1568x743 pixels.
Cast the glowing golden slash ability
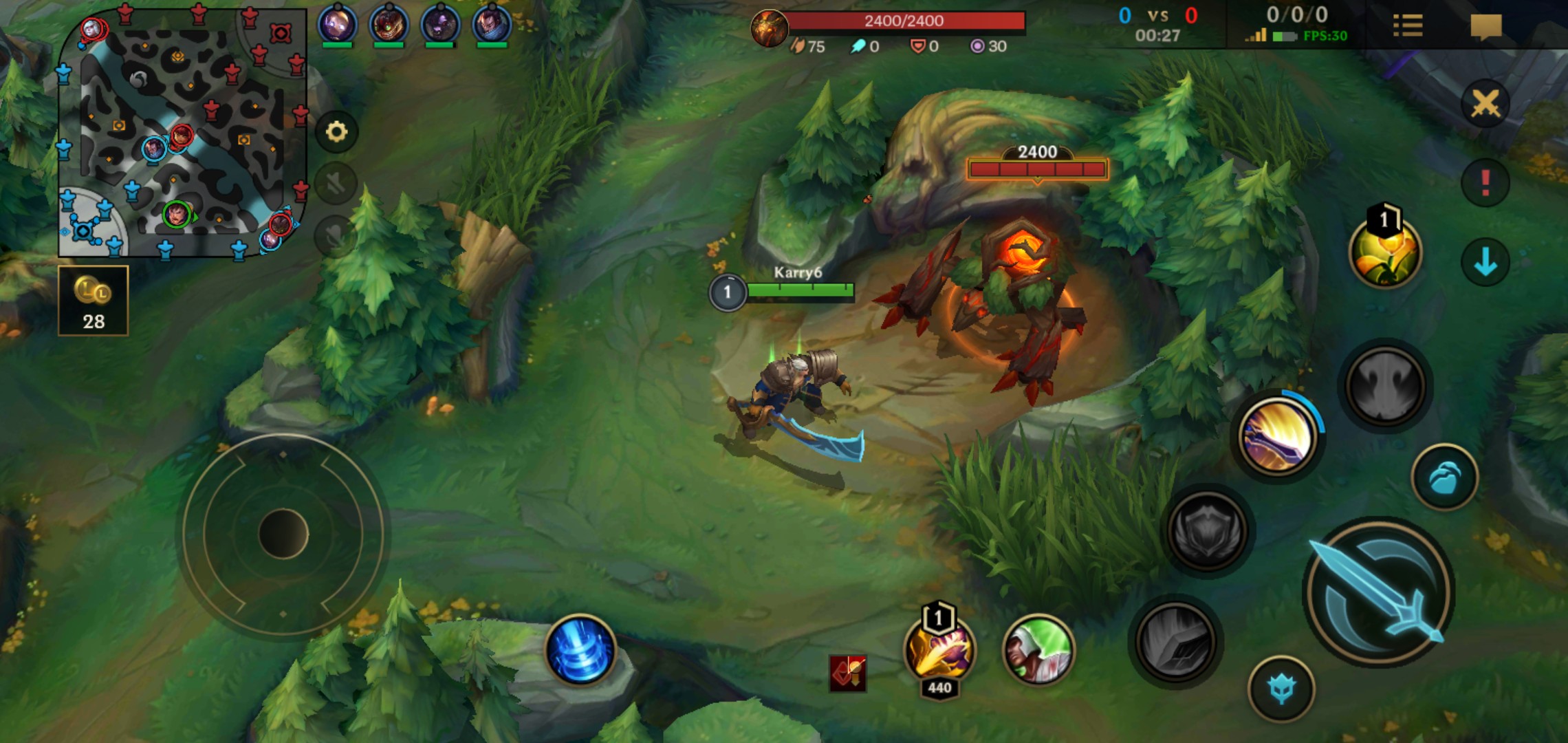1277,437
